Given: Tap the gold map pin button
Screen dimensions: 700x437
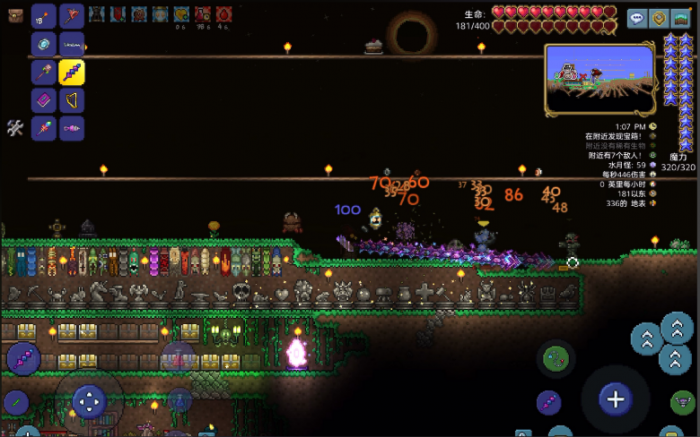Looking at the screenshot, I should point(659,18).
